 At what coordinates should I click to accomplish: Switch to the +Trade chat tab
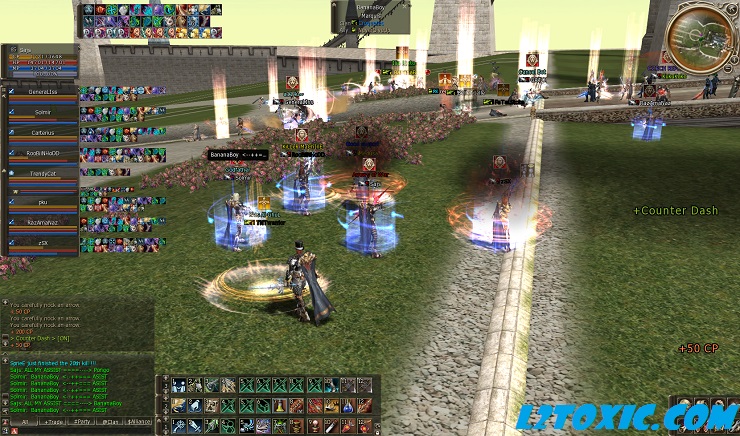pos(56,423)
